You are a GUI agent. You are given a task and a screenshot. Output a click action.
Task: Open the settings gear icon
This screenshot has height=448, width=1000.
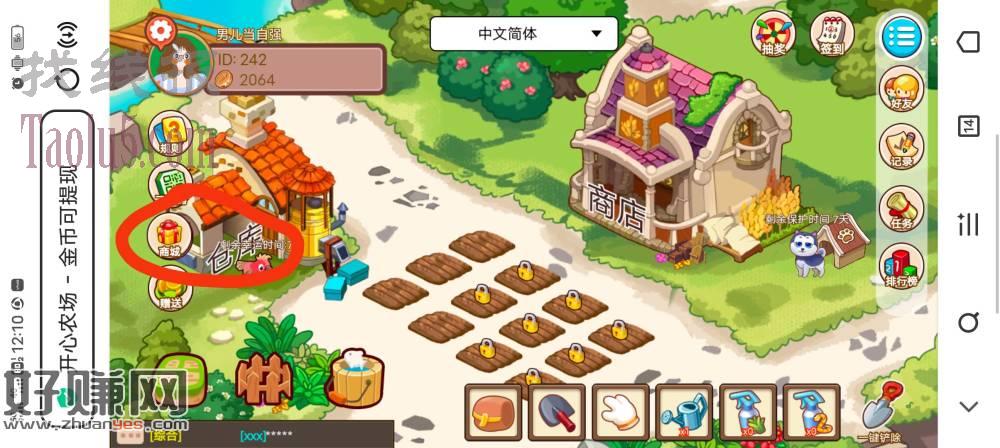point(160,30)
